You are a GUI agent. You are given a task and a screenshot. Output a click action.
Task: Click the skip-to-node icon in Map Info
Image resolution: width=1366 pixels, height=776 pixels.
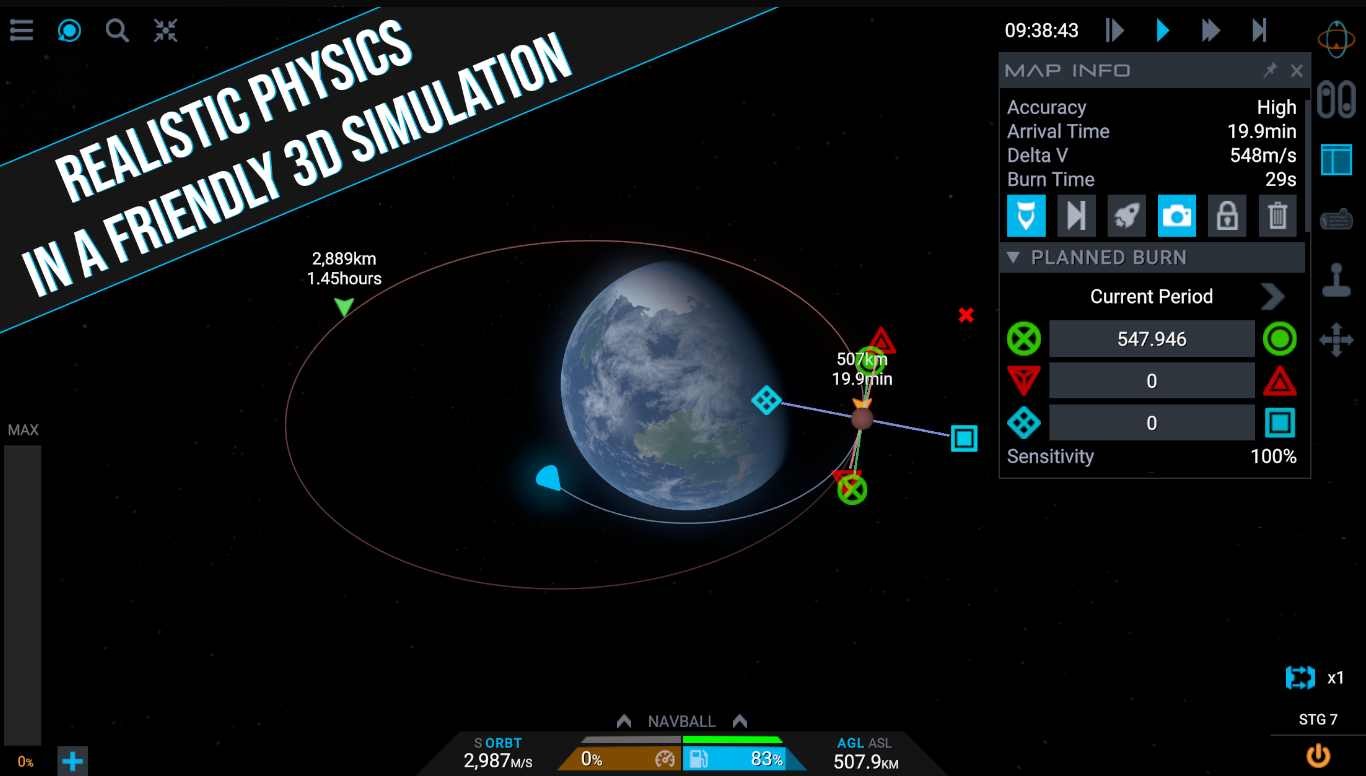tap(1077, 215)
